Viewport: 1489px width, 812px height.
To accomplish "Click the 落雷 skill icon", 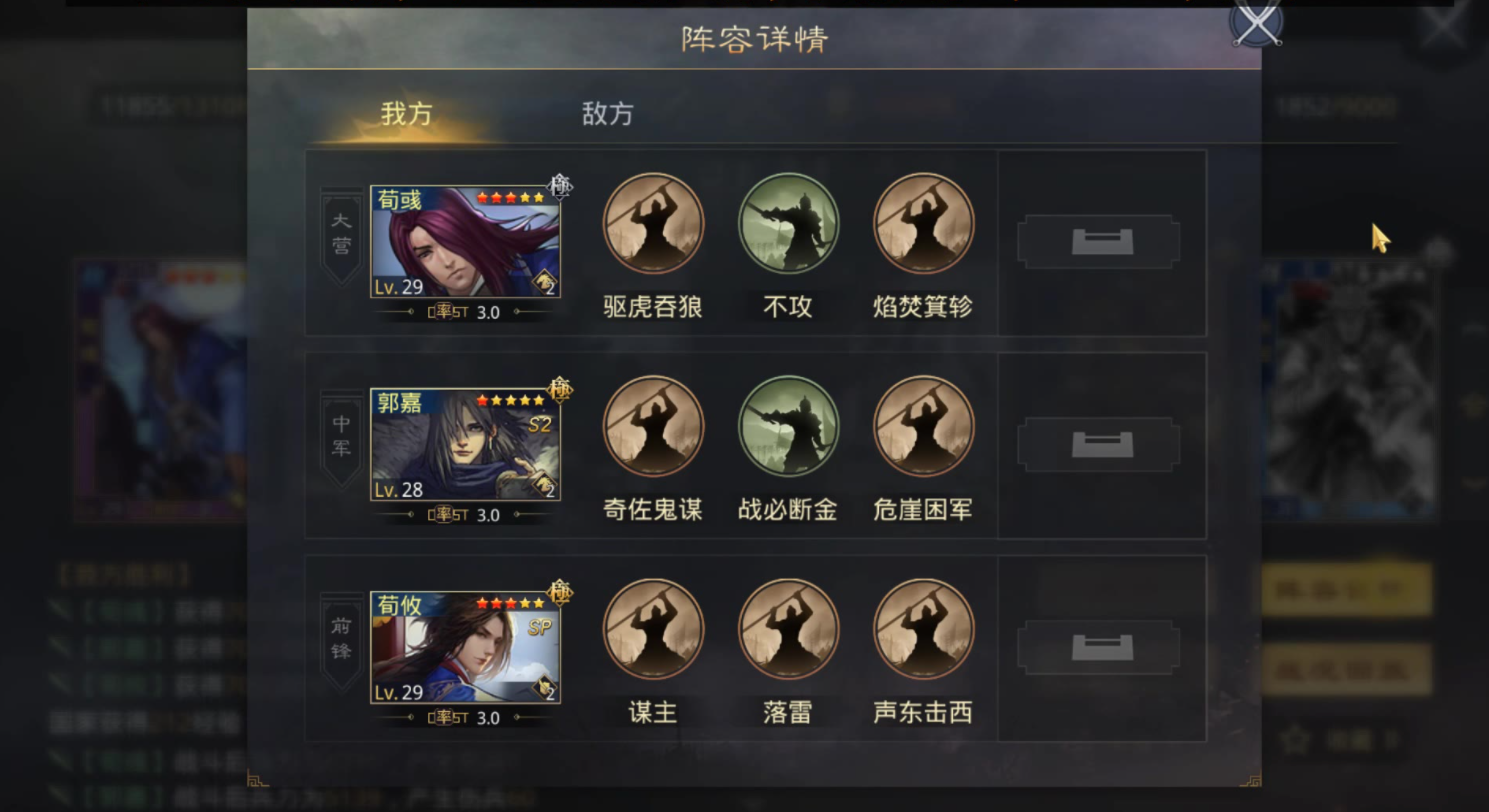I will tap(788, 627).
